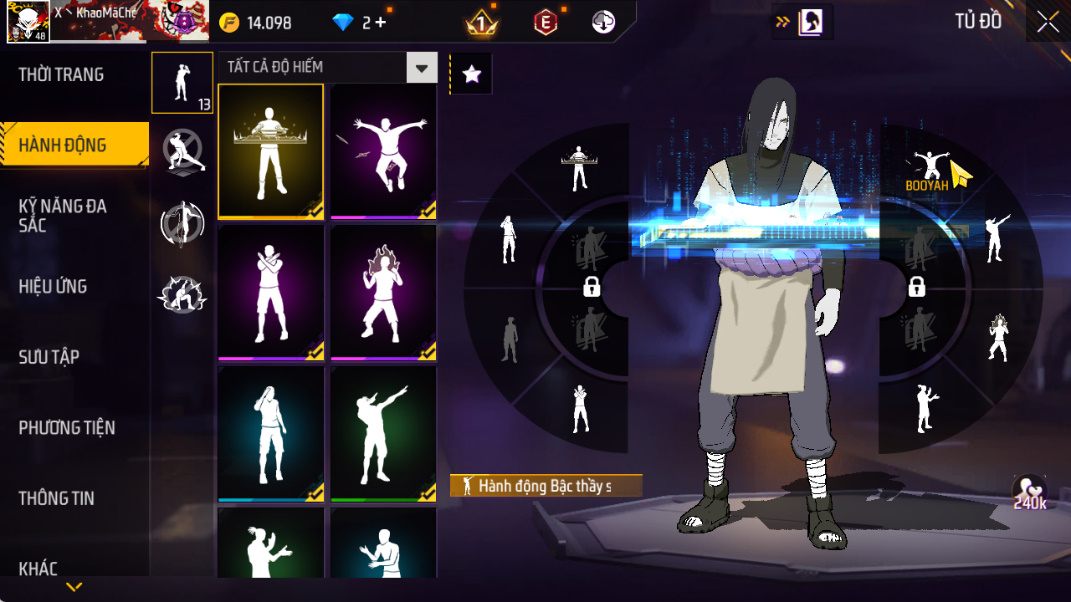Select the Hành Động tab
1071x602 pixels.
(x=63, y=146)
